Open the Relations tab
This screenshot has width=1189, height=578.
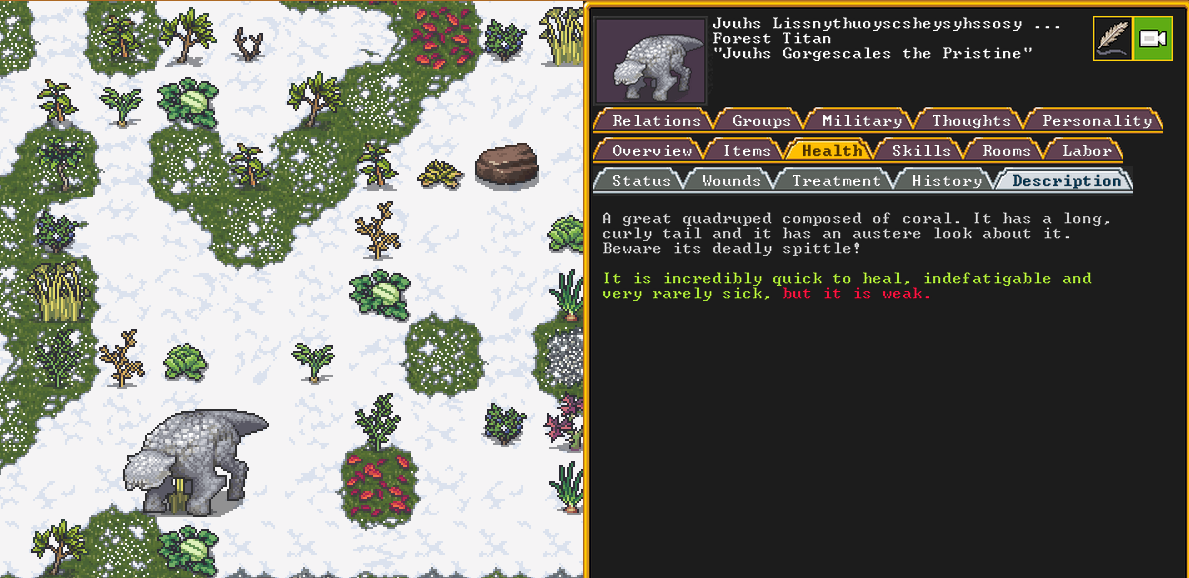[656, 121]
